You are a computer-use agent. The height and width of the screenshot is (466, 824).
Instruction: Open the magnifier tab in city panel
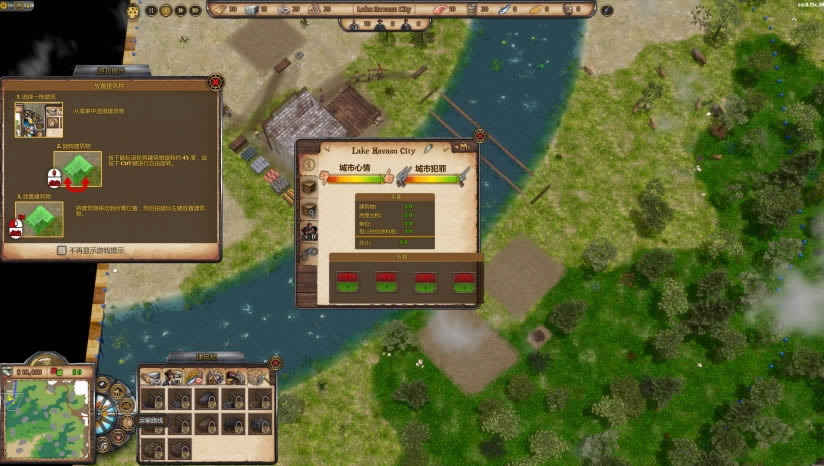(x=308, y=209)
